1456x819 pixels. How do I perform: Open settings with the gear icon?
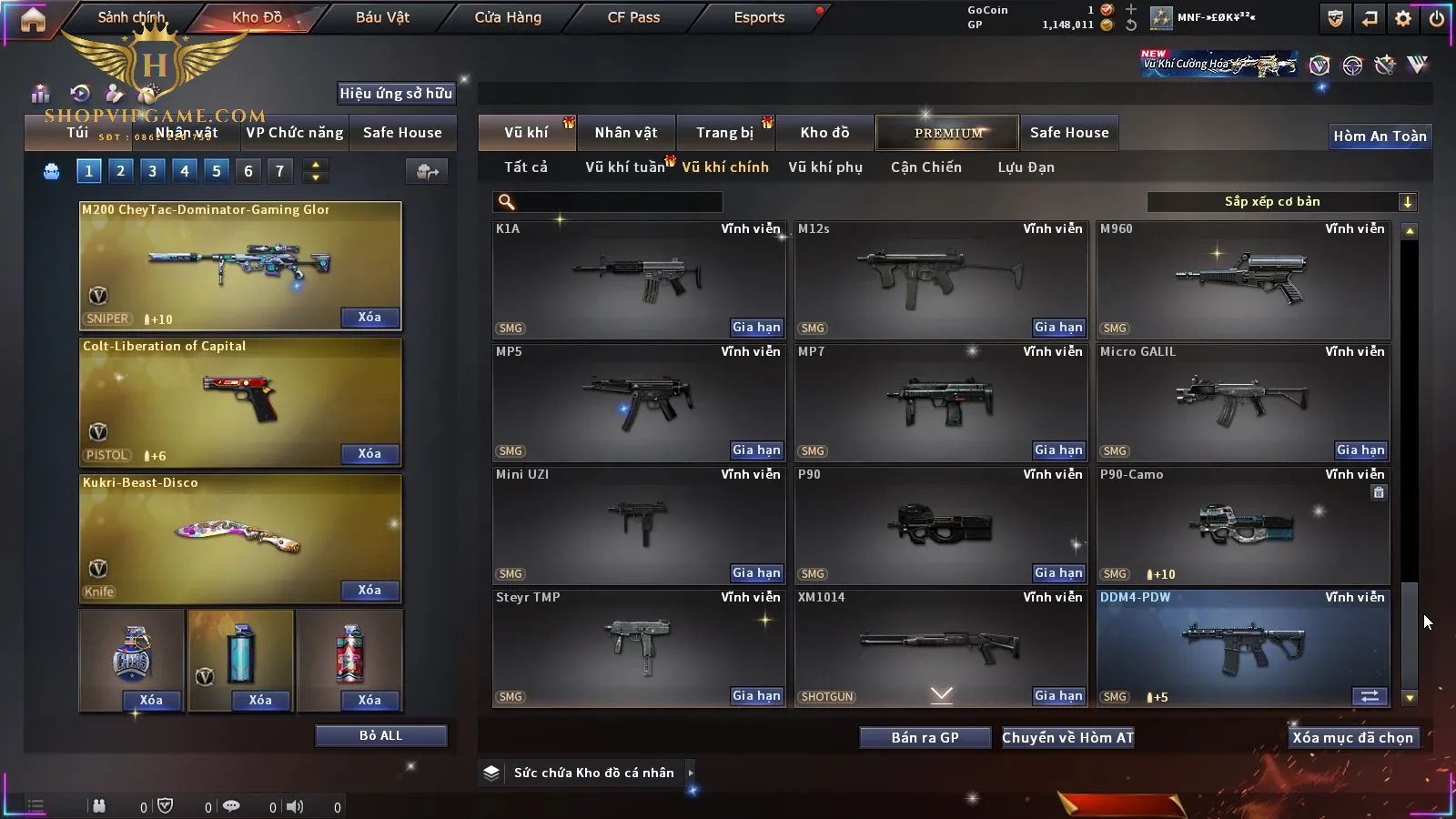pyautogui.click(x=1403, y=18)
